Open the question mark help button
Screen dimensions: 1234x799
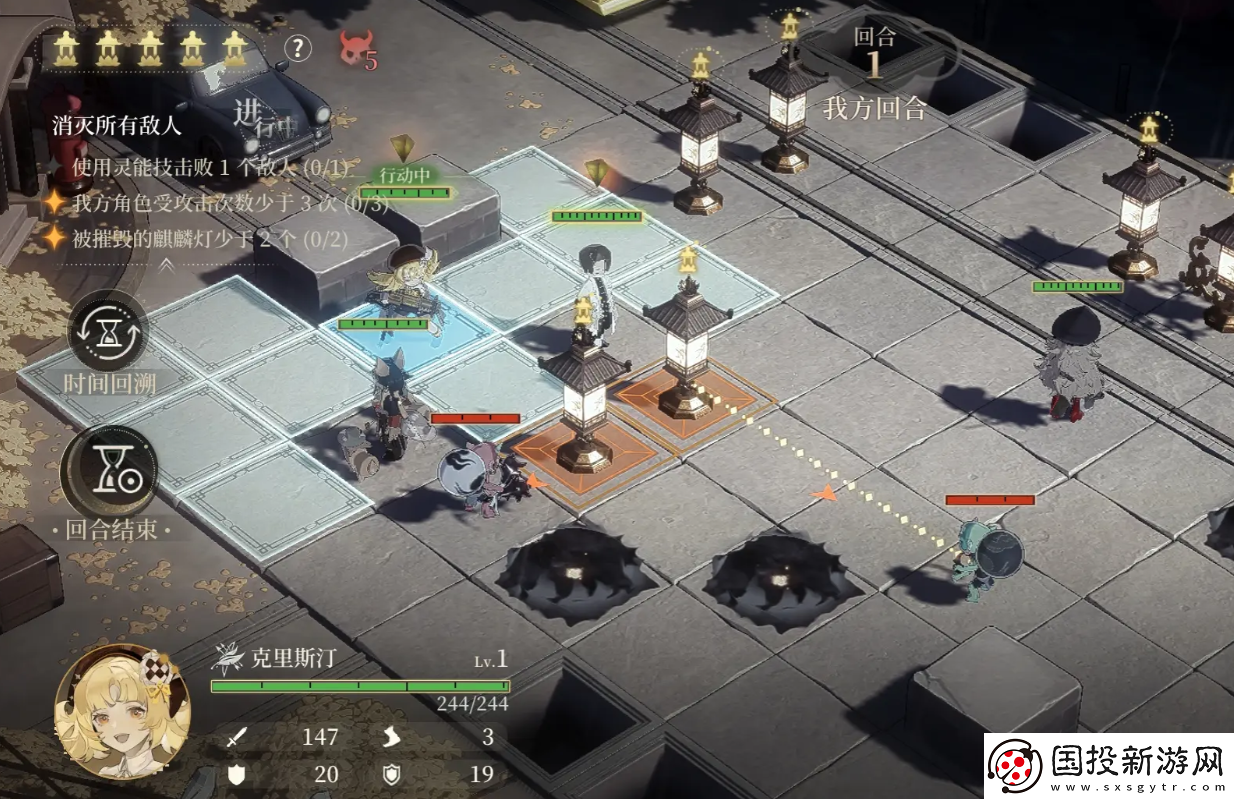coord(298,47)
